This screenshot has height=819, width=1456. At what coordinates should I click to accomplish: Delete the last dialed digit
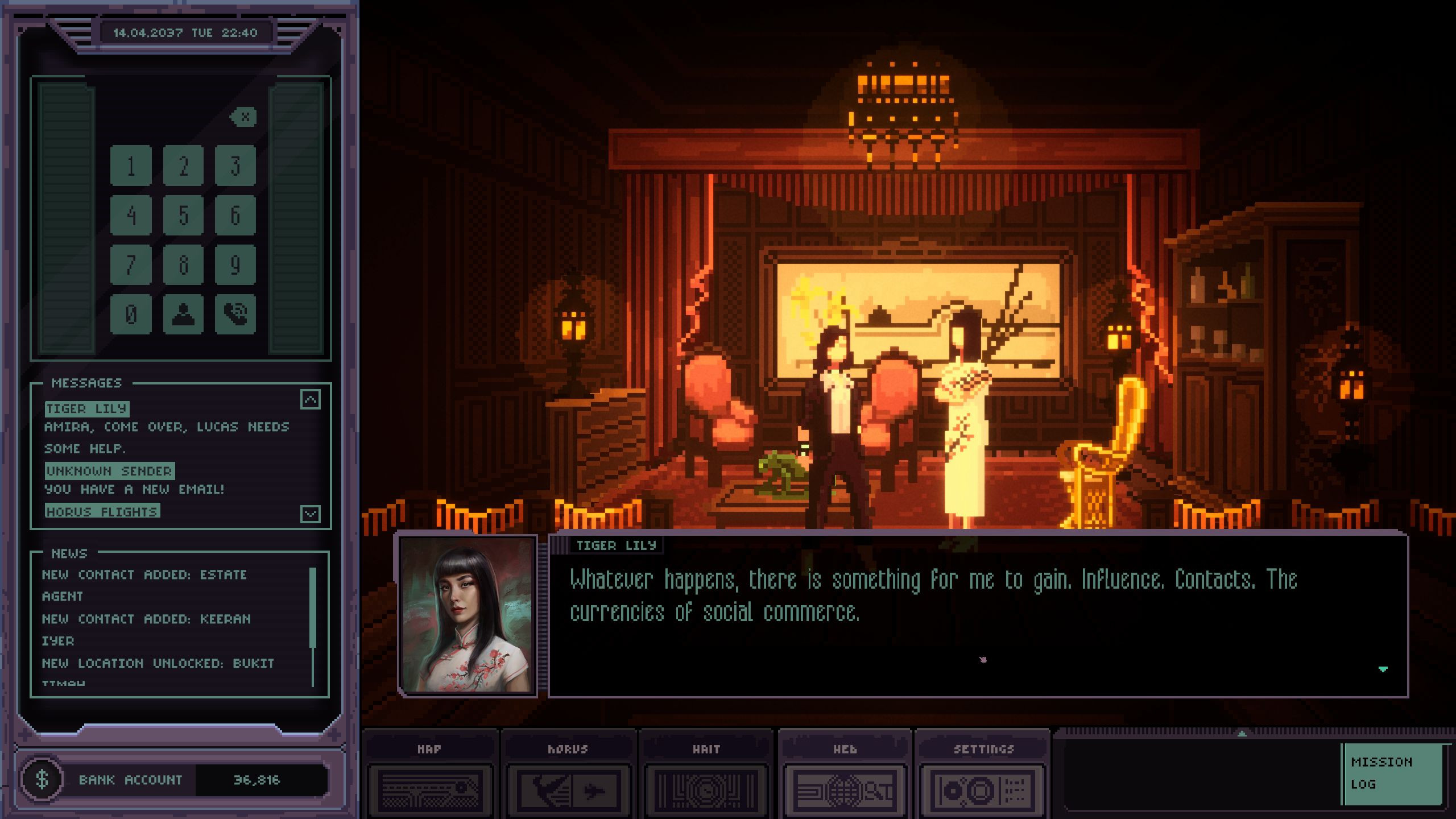point(244,117)
